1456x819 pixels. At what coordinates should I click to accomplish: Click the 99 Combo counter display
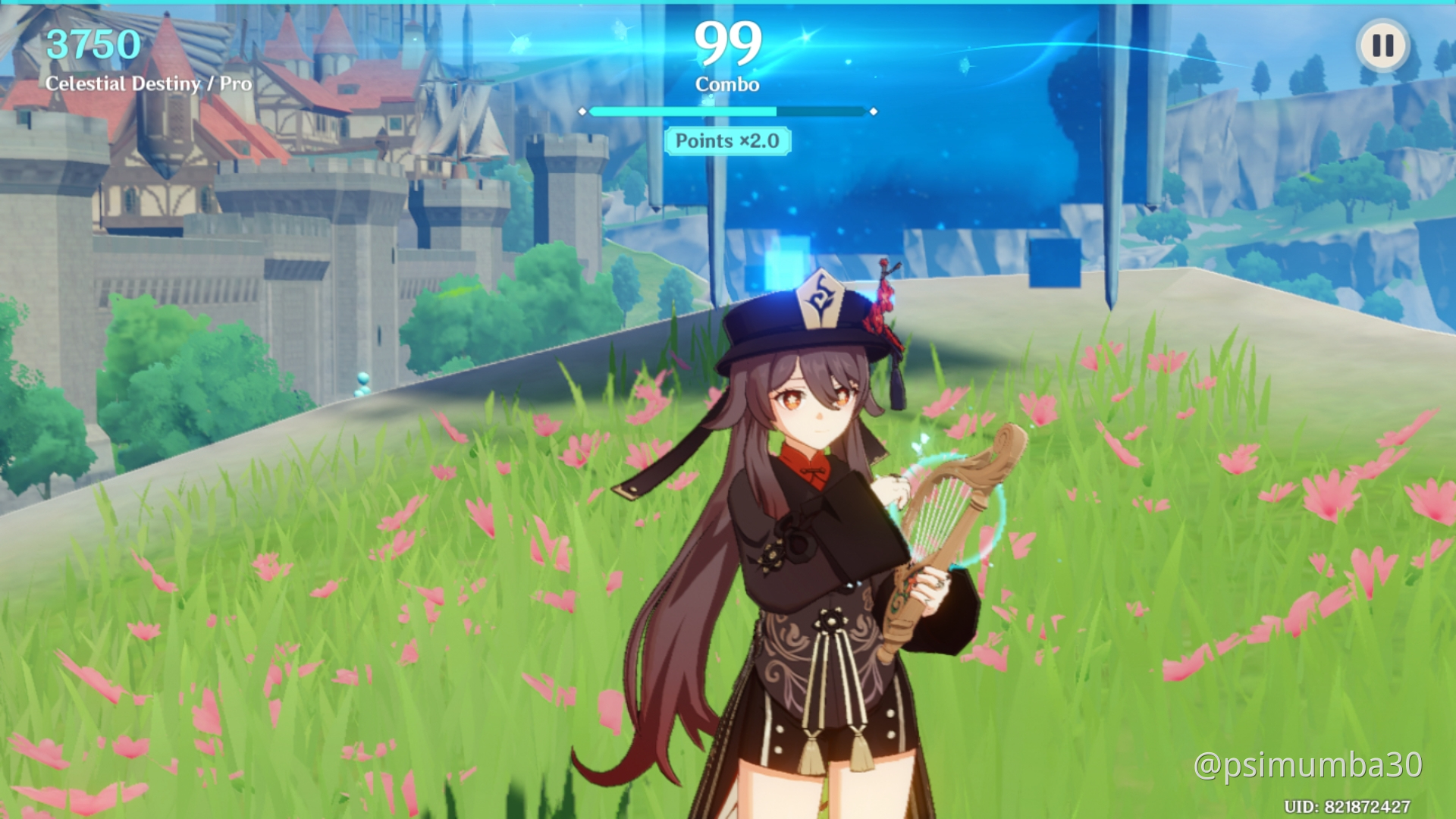[730, 43]
